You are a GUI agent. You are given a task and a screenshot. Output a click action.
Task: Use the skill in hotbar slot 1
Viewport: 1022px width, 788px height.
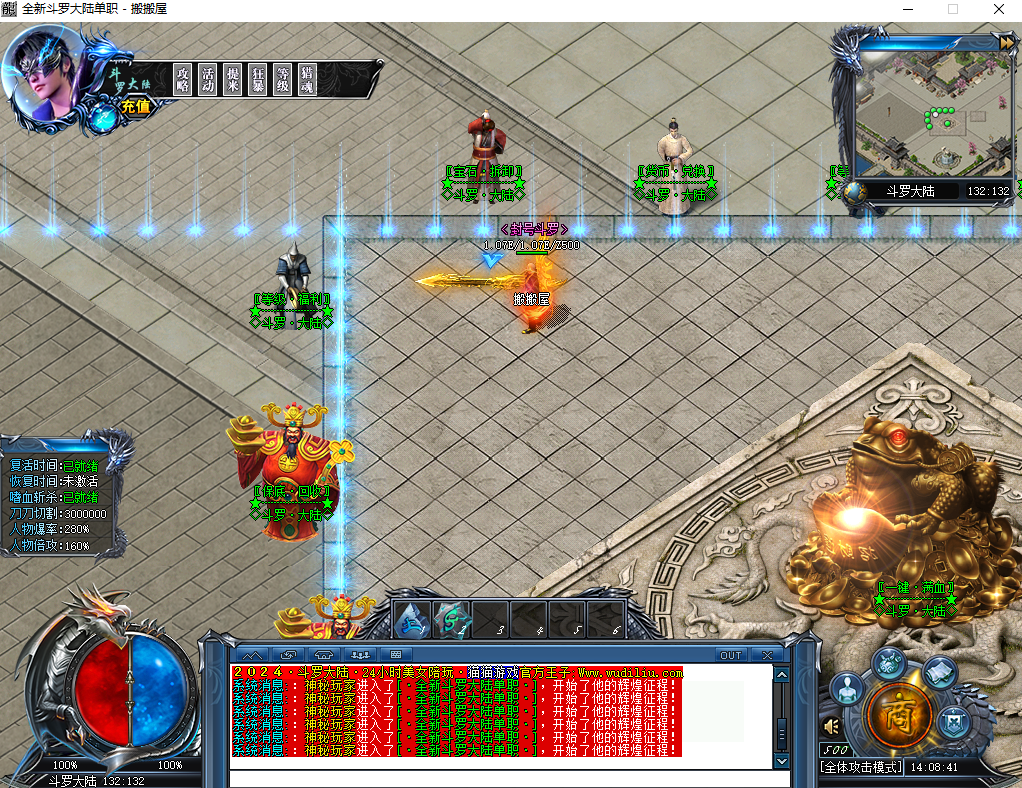(412, 620)
